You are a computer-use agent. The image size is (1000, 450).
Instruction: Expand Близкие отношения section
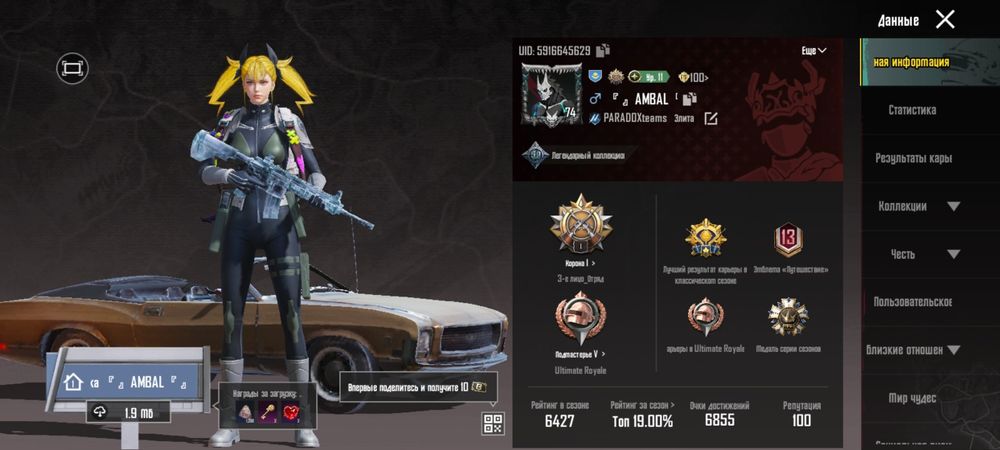tap(953, 350)
